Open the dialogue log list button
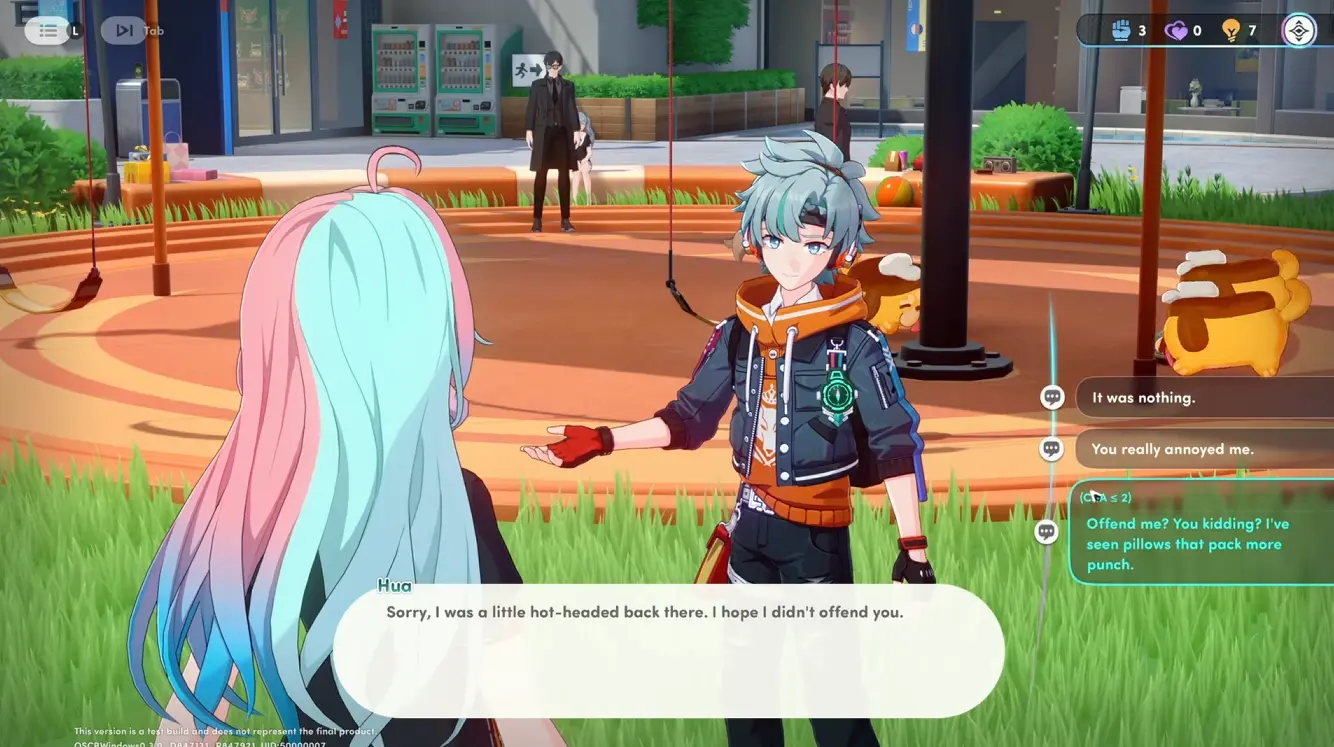 point(48,31)
